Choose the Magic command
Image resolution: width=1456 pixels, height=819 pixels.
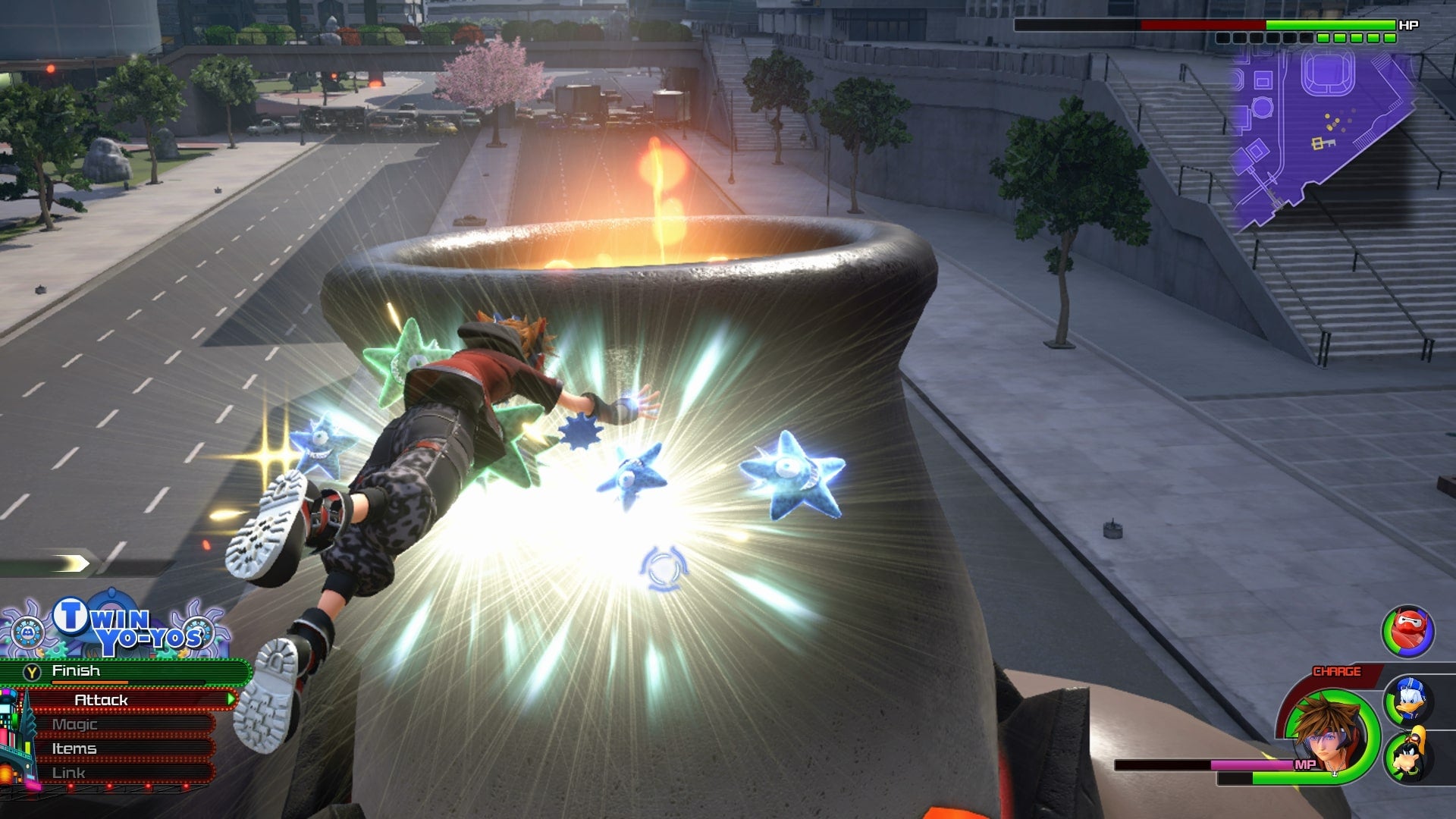point(121,724)
